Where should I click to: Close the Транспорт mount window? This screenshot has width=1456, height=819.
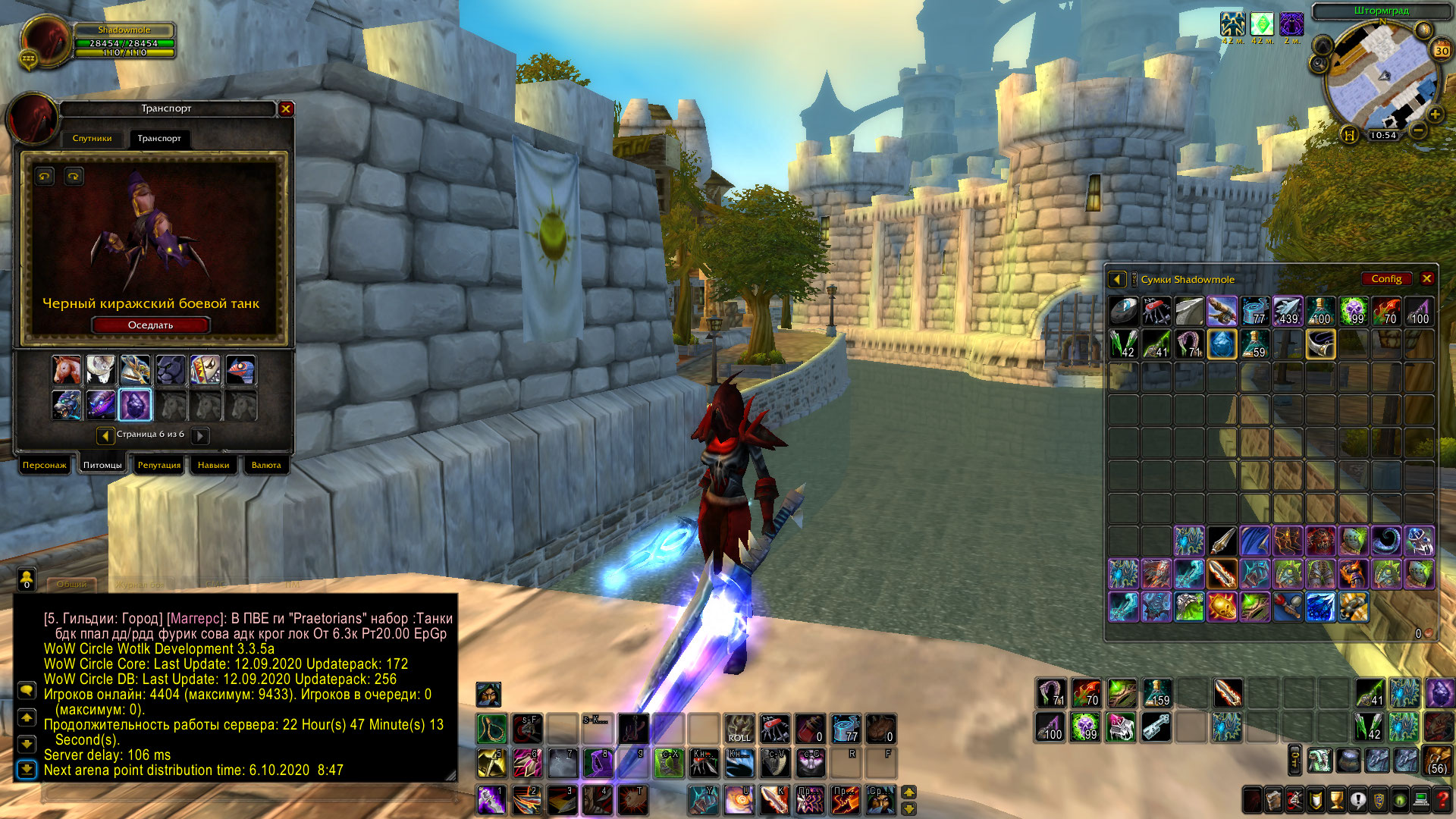point(286,109)
